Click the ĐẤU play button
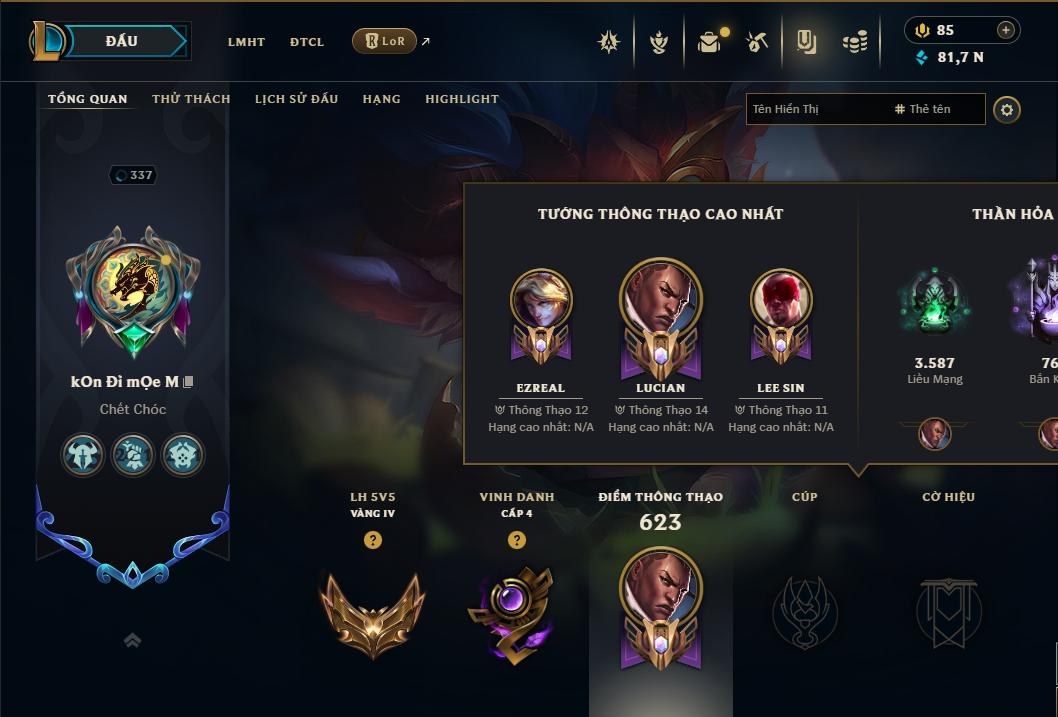This screenshot has height=717, width=1058. coord(121,41)
